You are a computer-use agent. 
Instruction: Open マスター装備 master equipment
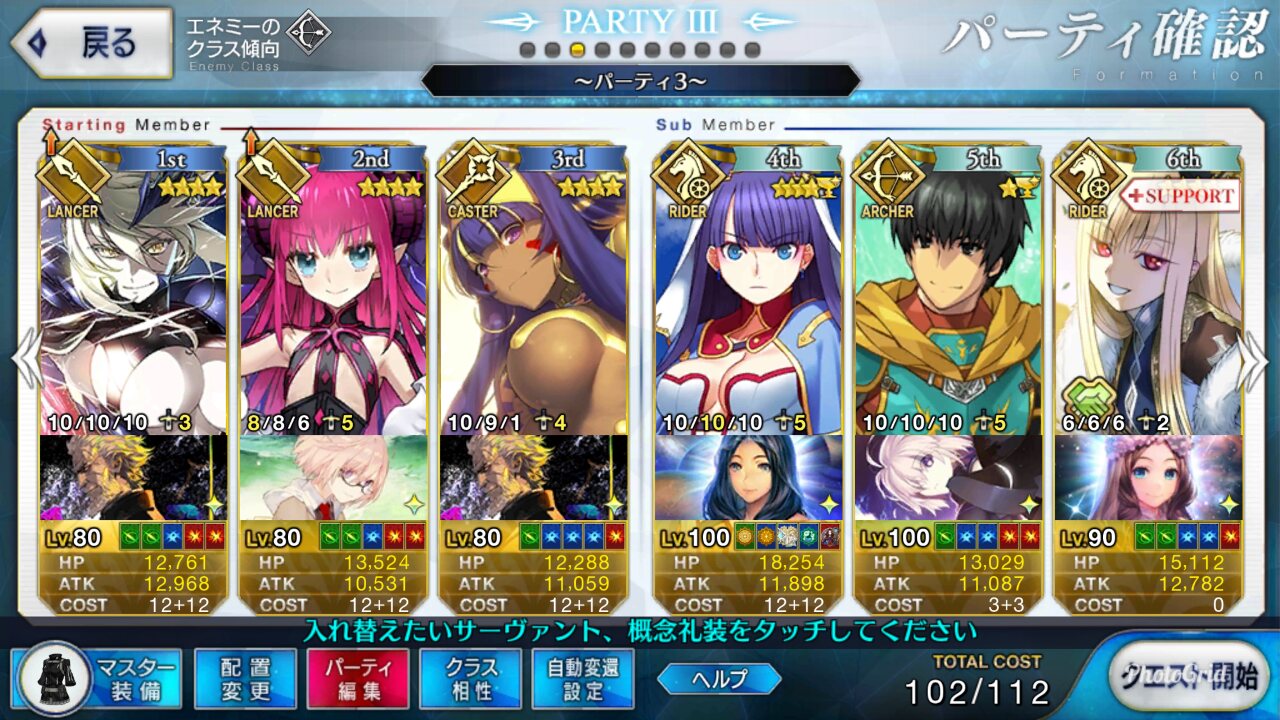(x=98, y=678)
